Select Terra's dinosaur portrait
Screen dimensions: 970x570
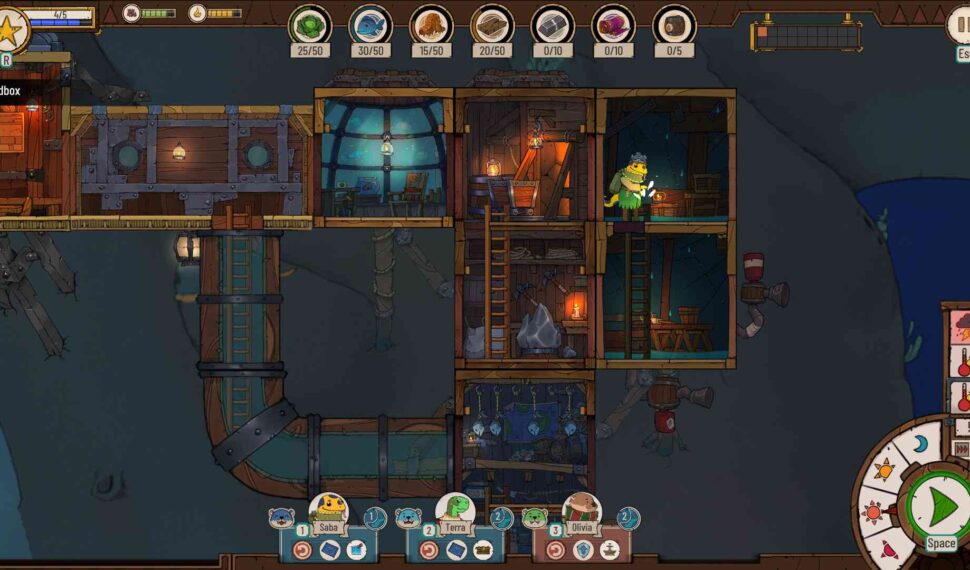[x=454, y=510]
